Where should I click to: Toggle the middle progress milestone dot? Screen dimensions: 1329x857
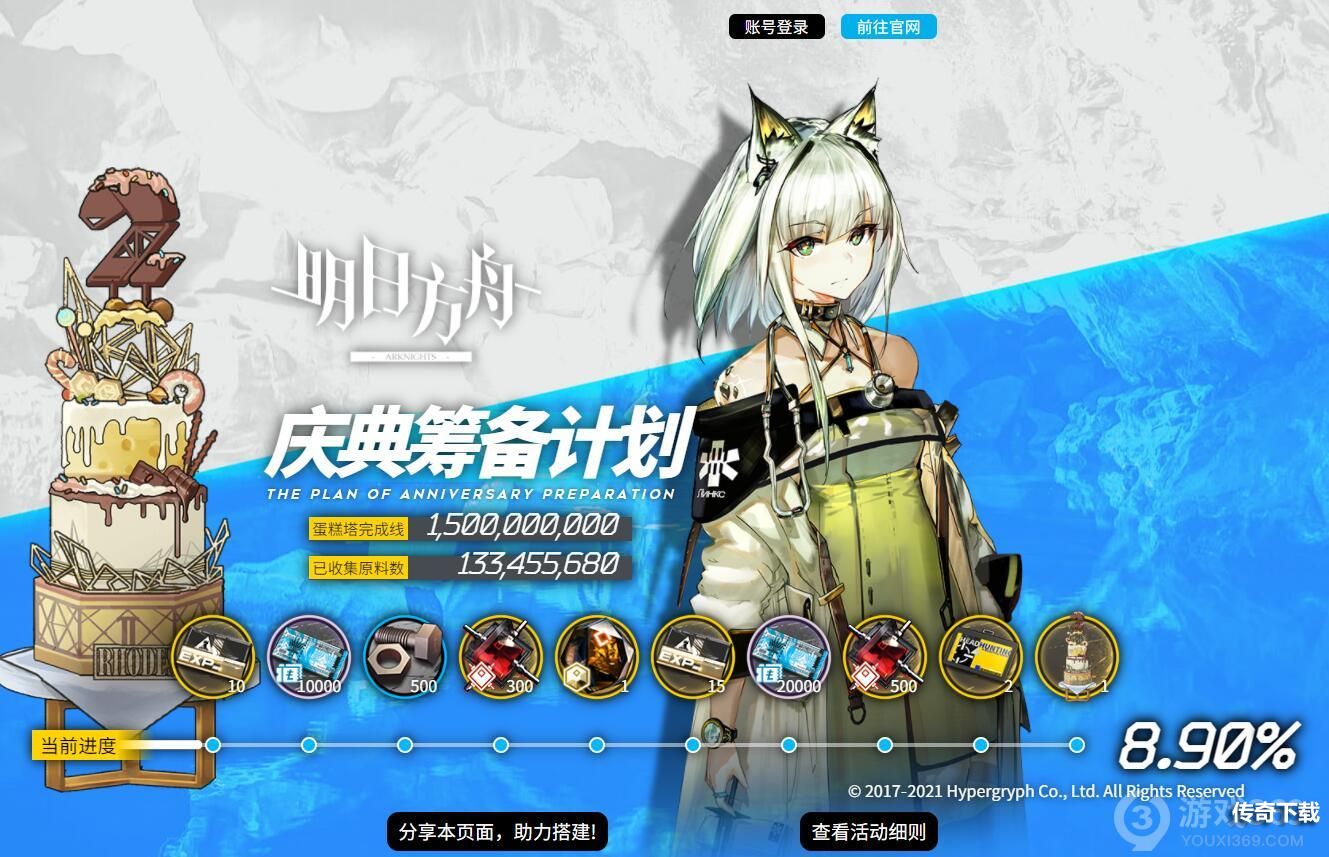pos(595,744)
